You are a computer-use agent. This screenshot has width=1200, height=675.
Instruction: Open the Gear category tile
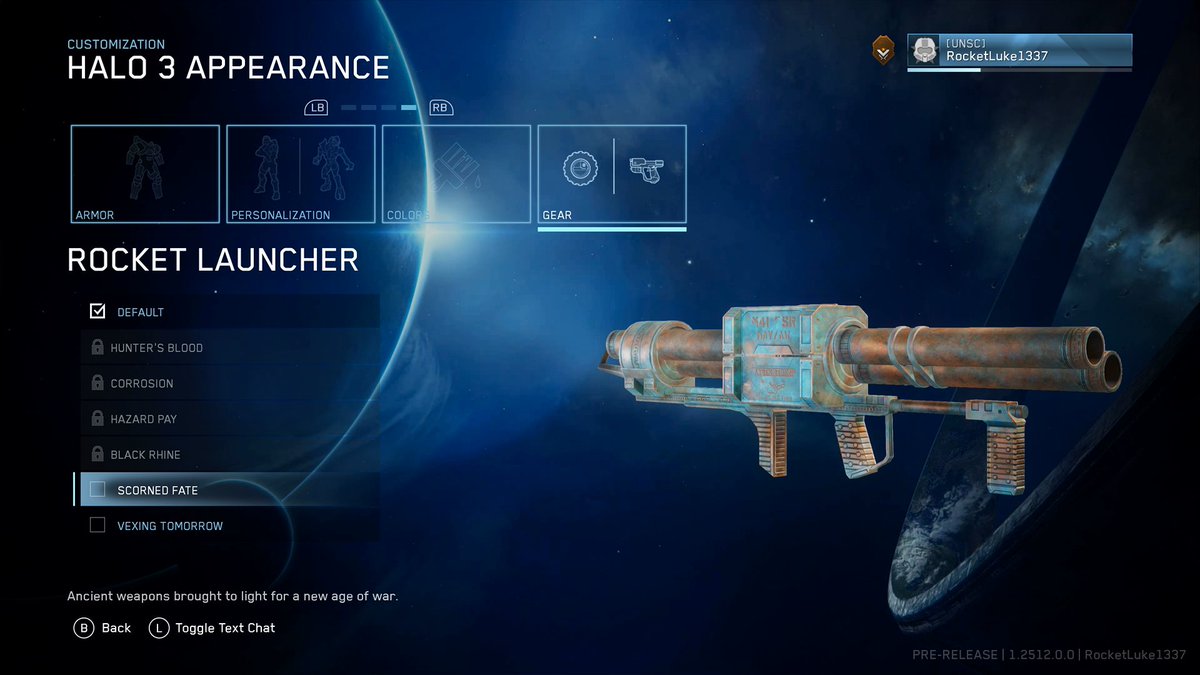(x=612, y=173)
